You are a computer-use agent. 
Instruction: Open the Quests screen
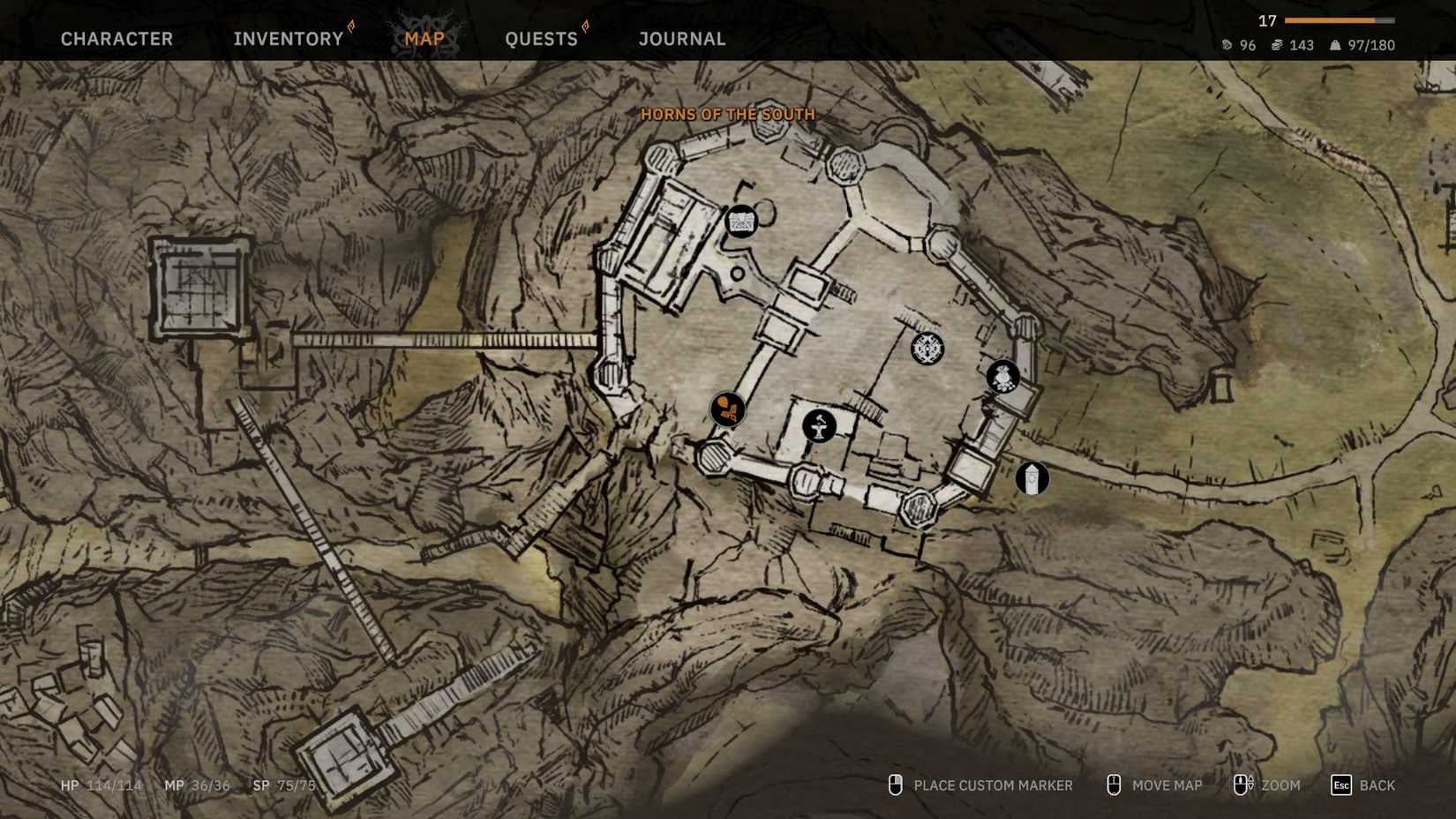541,39
